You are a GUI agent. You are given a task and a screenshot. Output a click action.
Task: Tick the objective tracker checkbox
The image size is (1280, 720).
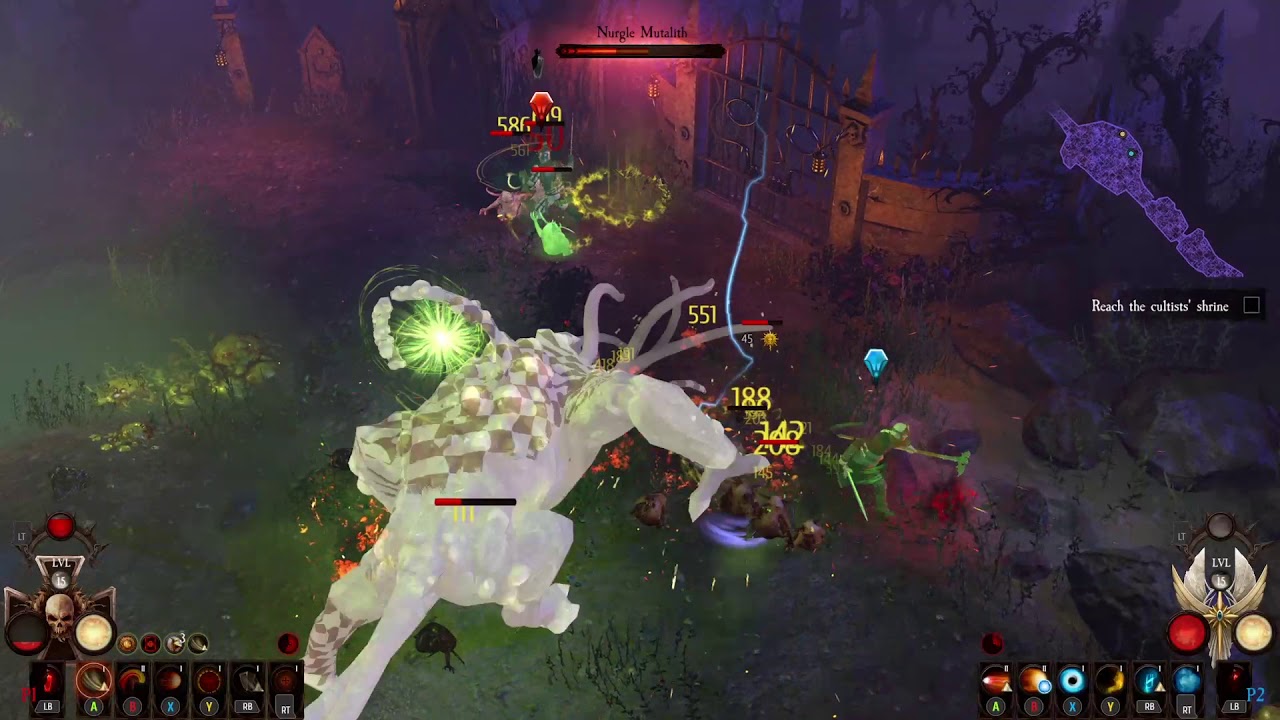[1251, 305]
